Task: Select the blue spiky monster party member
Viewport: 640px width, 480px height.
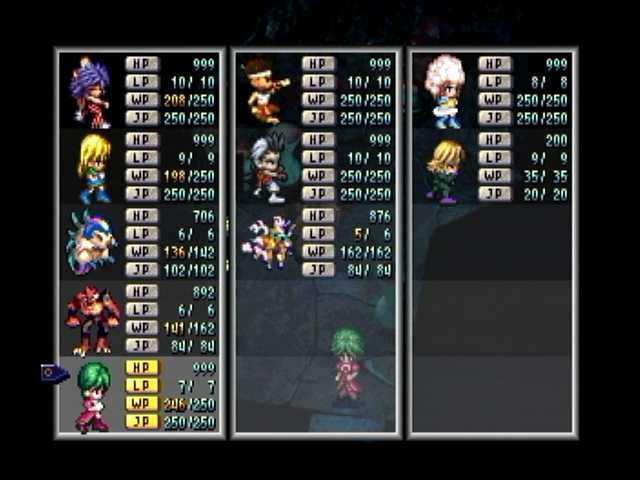Action: 140,243
